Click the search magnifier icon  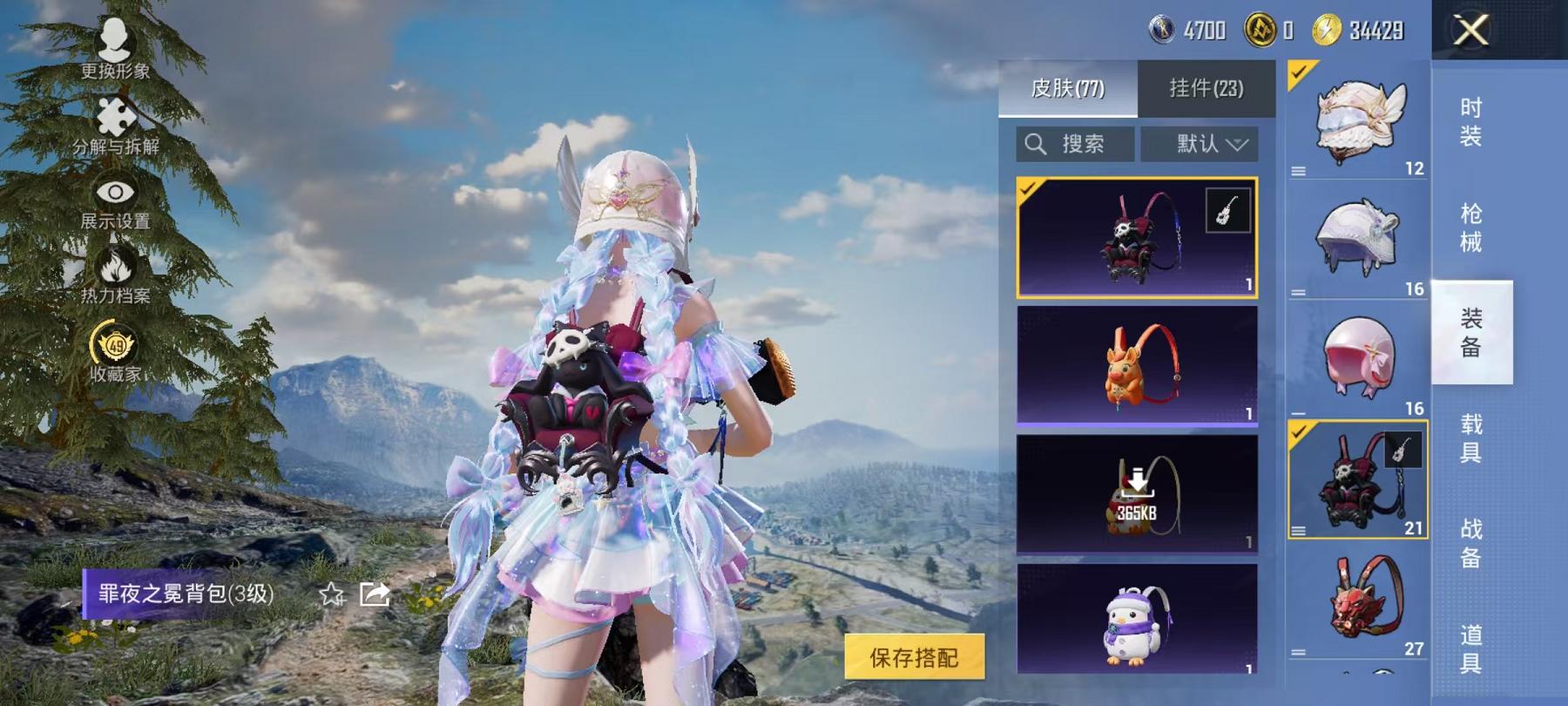click(x=1037, y=144)
